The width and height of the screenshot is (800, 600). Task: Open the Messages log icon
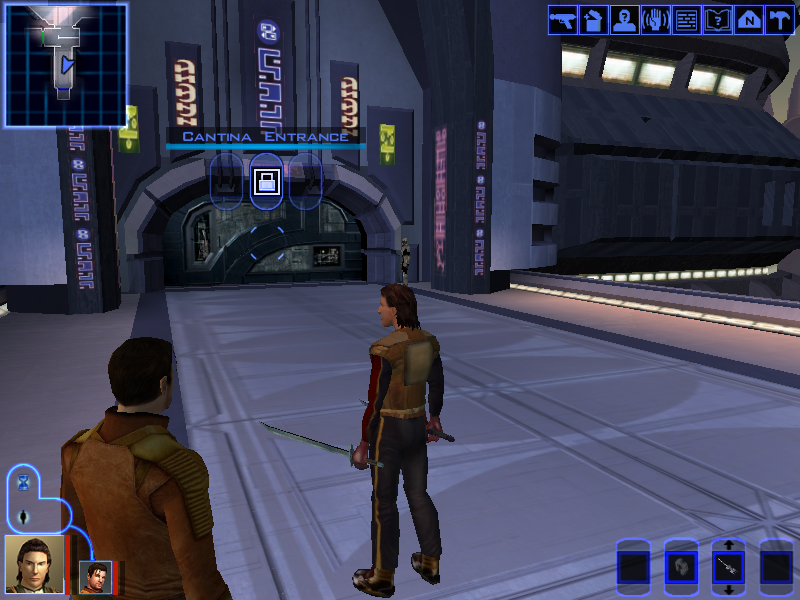(x=686, y=20)
